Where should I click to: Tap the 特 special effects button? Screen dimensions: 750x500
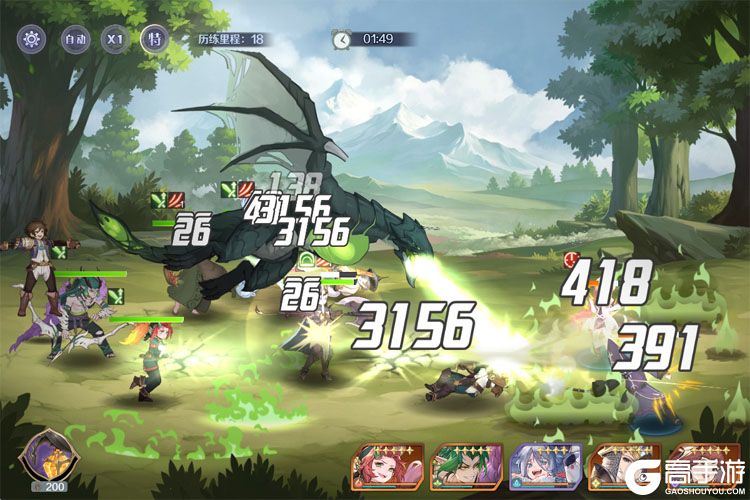coord(155,39)
